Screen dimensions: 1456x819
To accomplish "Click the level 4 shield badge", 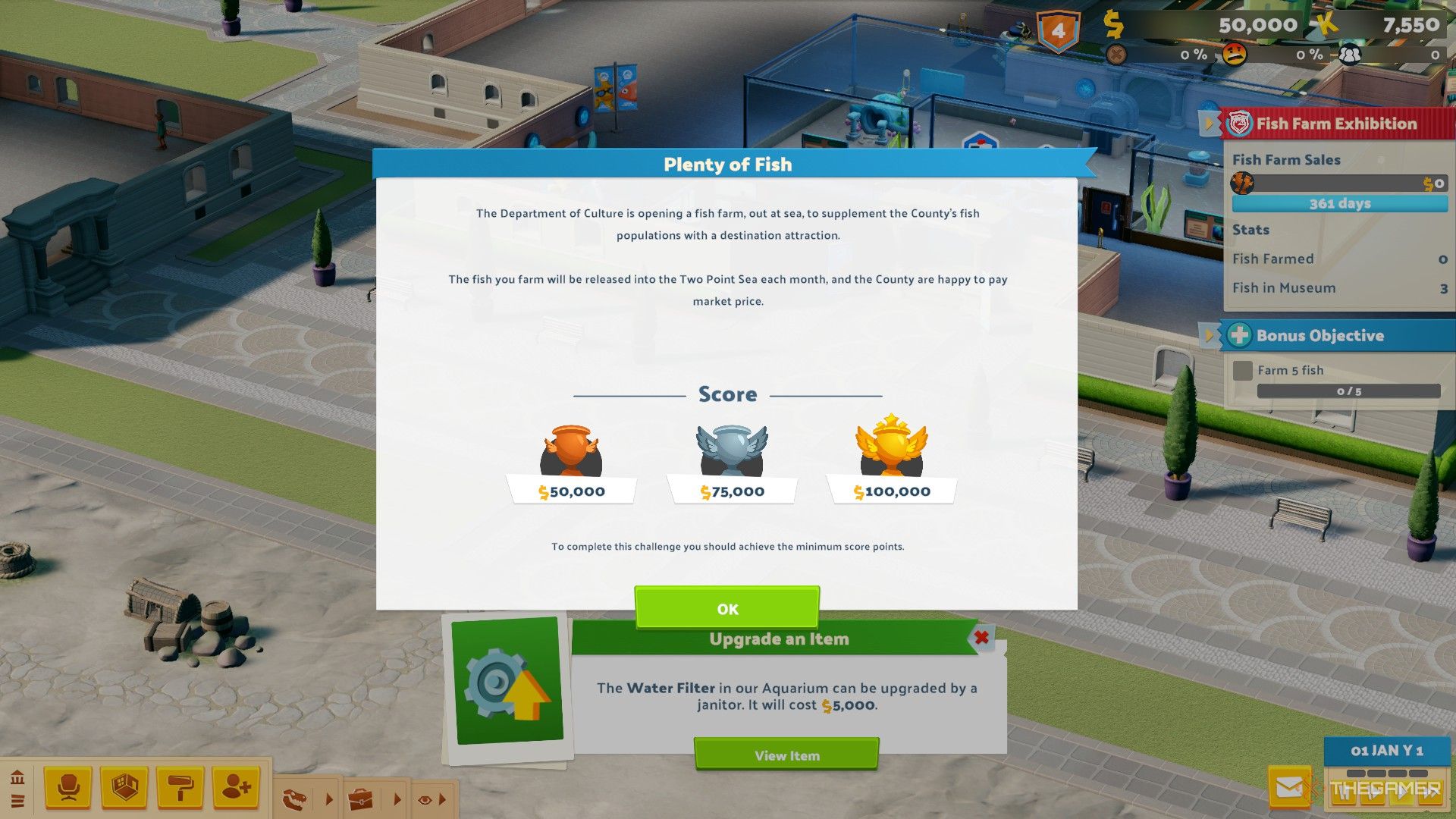I will coord(1059,27).
